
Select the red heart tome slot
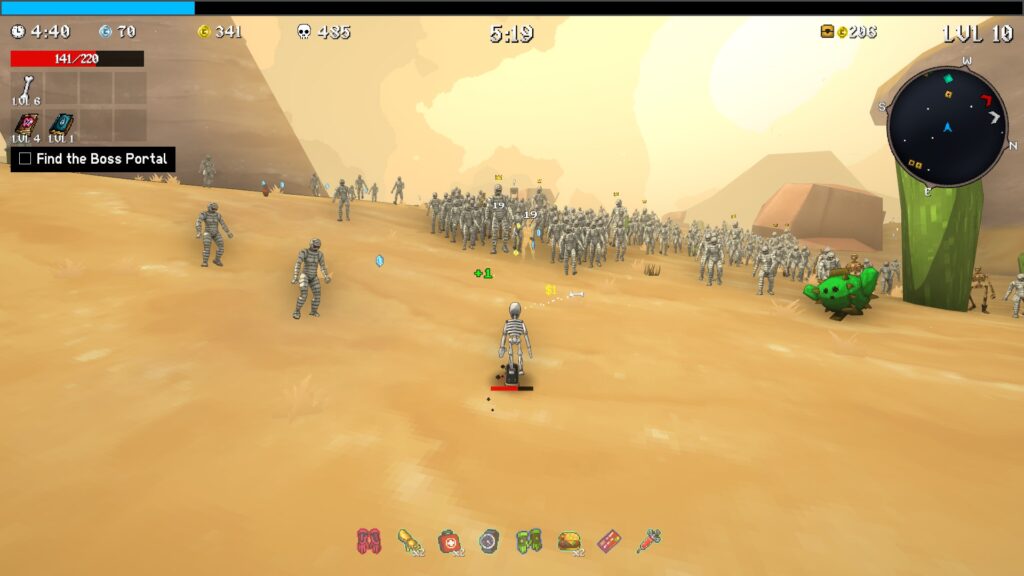(x=27, y=125)
